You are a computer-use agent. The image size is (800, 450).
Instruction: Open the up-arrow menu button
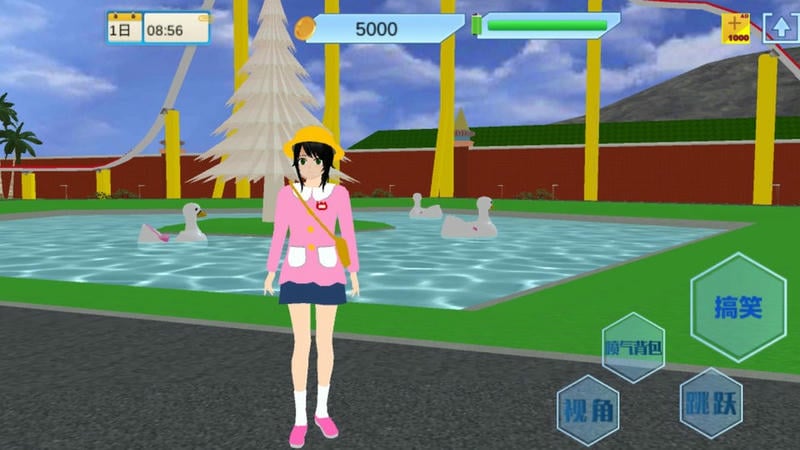[x=780, y=28]
